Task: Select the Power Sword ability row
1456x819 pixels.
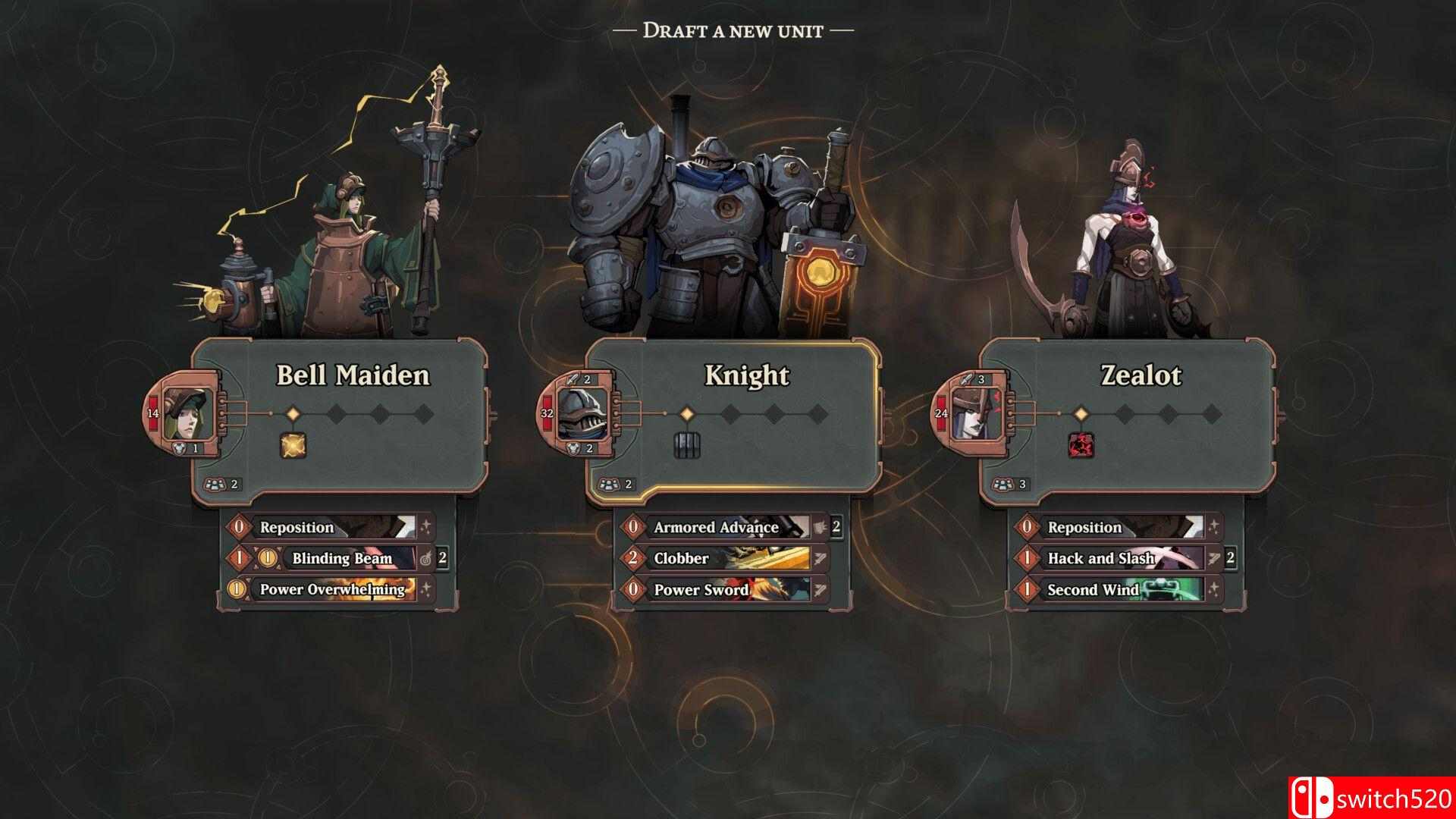Action: (x=717, y=589)
